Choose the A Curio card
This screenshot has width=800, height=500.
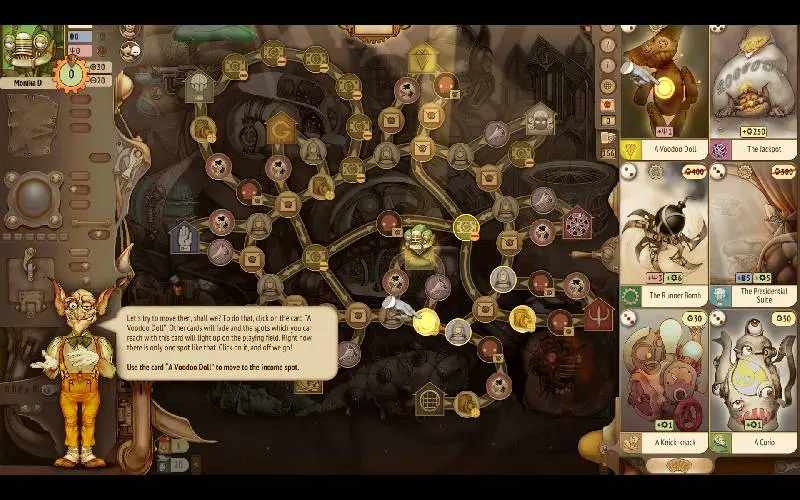(x=753, y=380)
